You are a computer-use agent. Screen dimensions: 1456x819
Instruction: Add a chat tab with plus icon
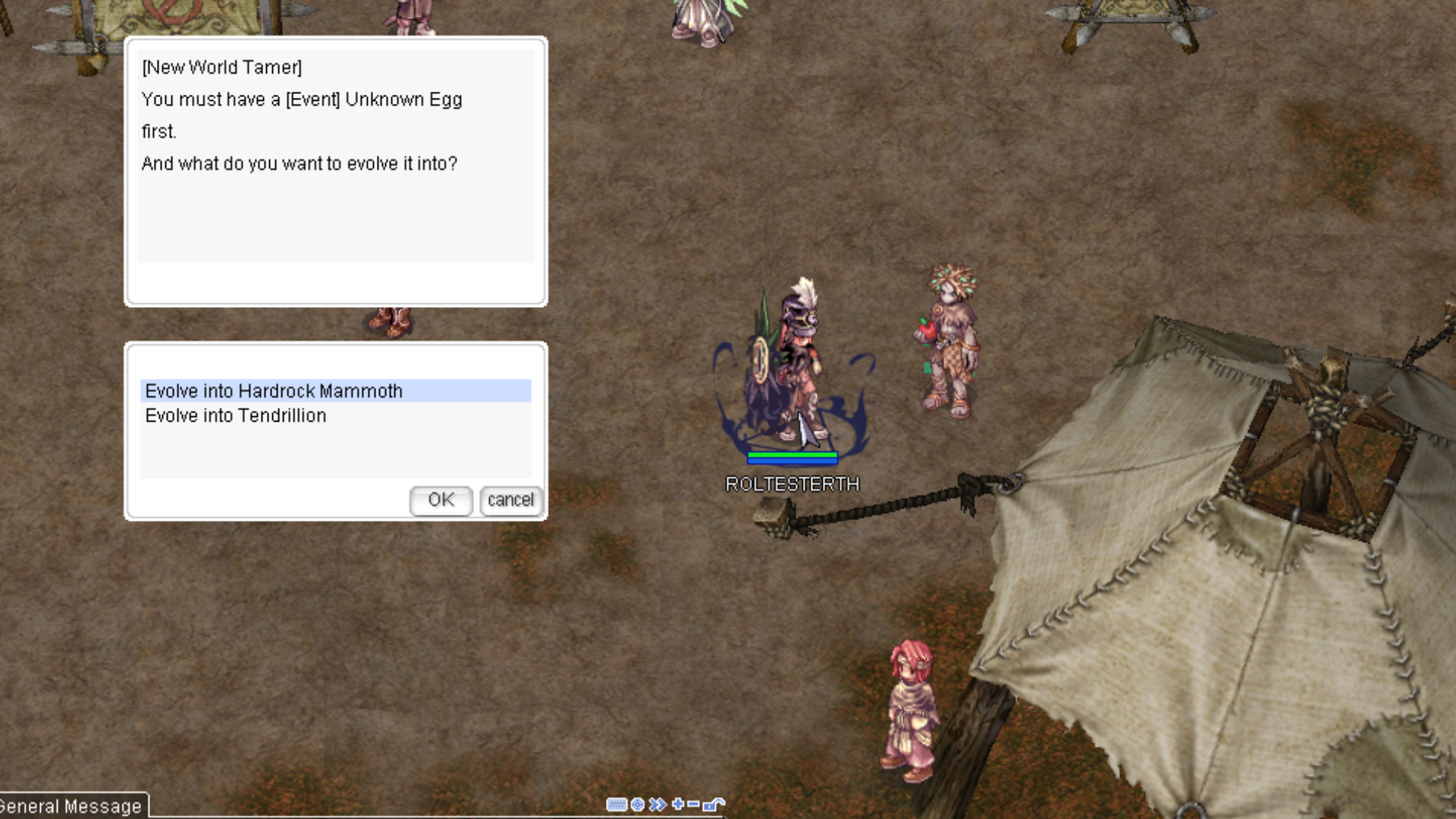pos(677,804)
